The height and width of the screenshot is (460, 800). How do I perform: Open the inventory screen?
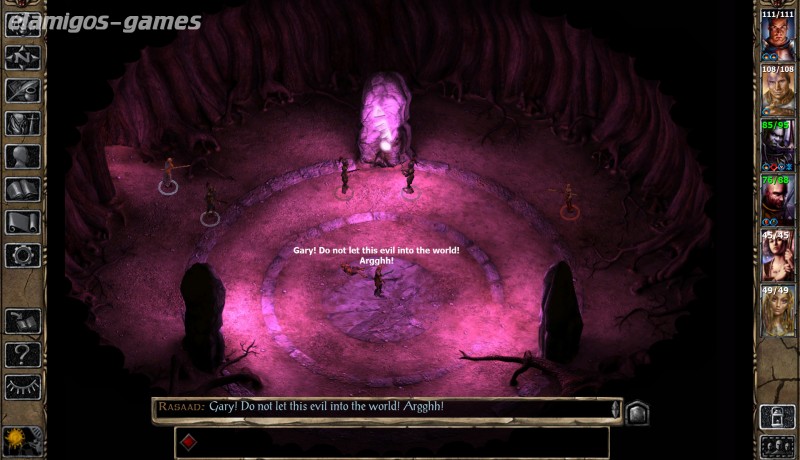click(x=22, y=124)
